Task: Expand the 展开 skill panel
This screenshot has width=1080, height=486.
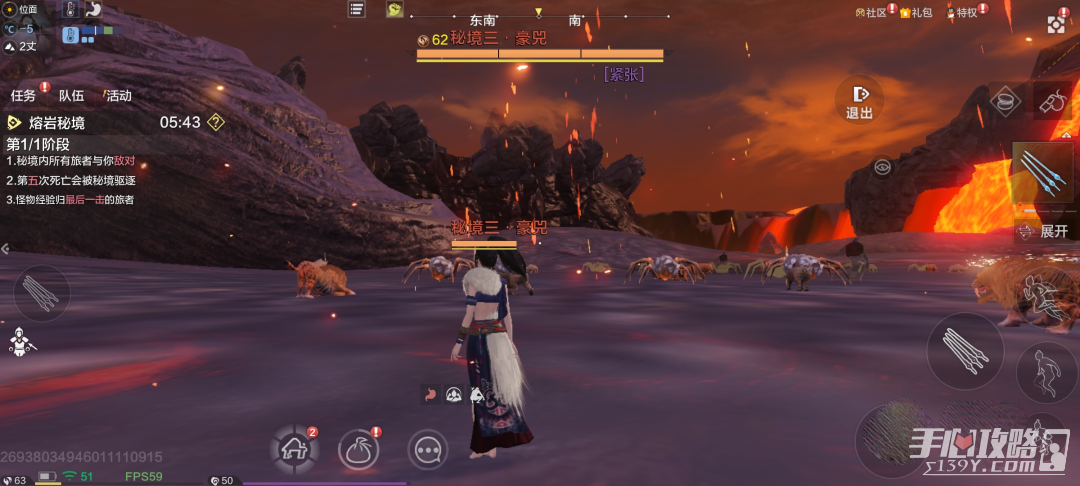Action: [1045, 231]
